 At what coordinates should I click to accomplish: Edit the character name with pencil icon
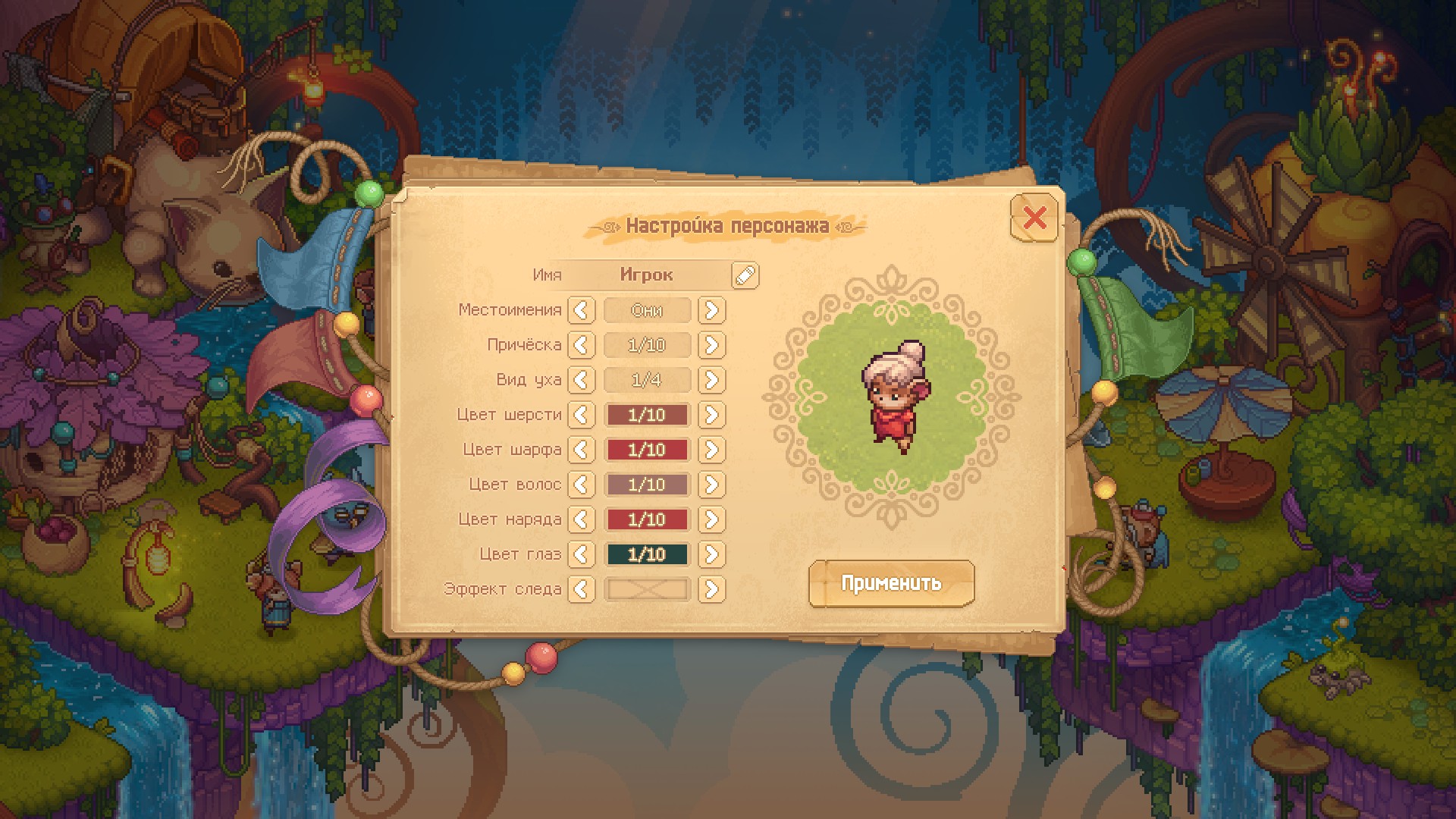745,275
